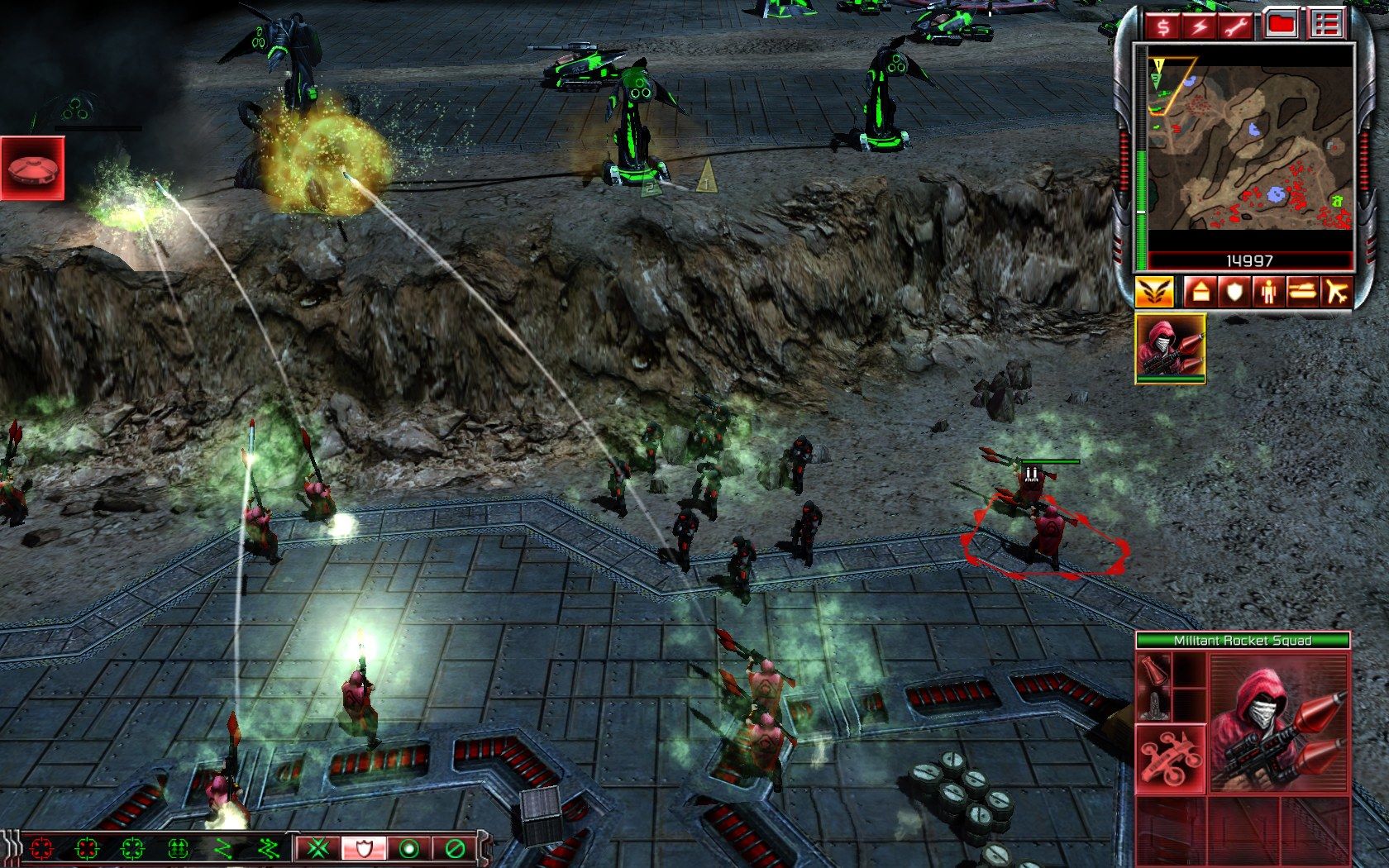
Task: Select the Militant Rocket Squad build icon
Action: click(1171, 347)
